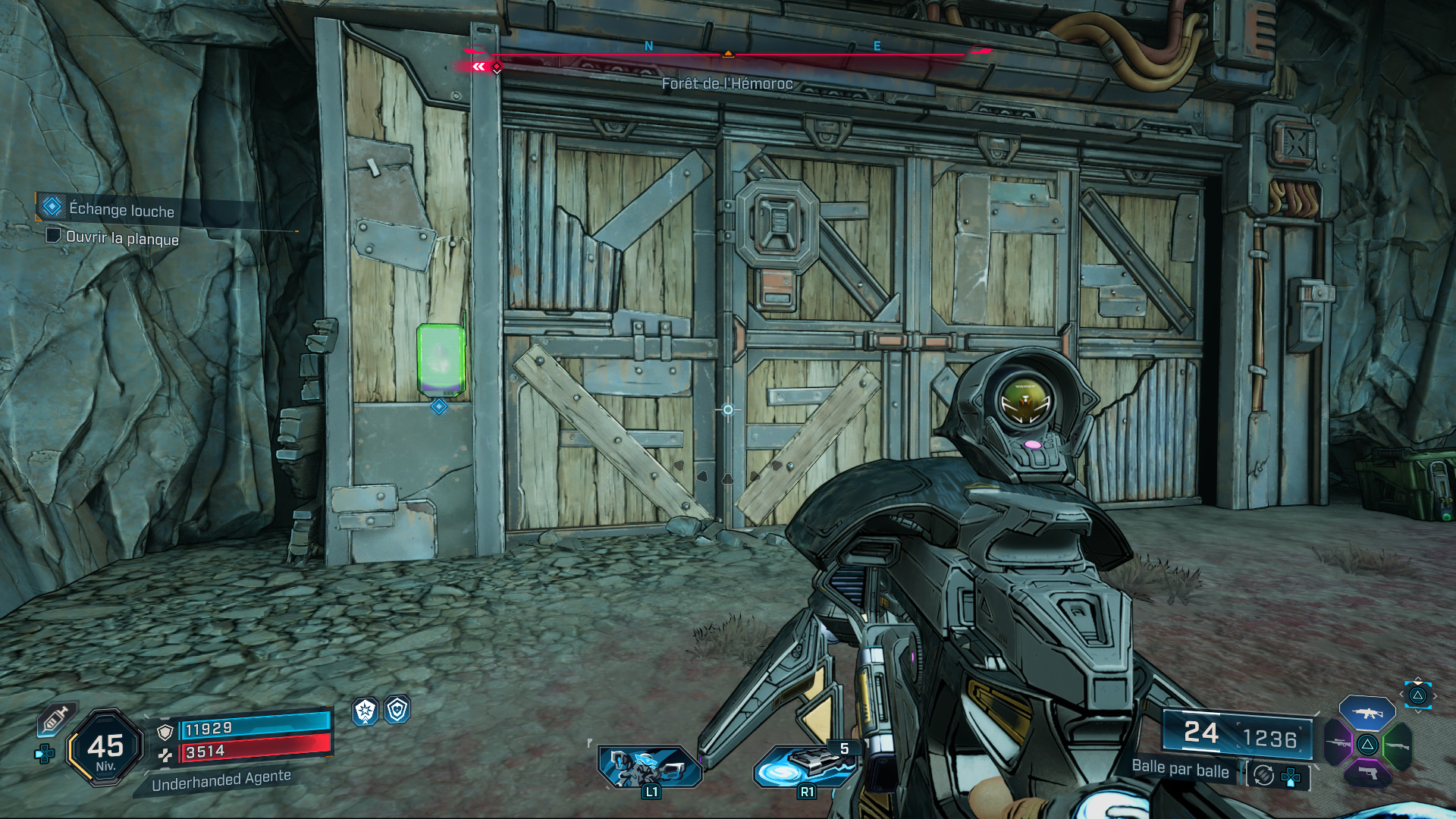Viewport: 1456px width, 819px height.
Task: Inspect the heart shield buff icon
Action: pyautogui.click(x=397, y=710)
